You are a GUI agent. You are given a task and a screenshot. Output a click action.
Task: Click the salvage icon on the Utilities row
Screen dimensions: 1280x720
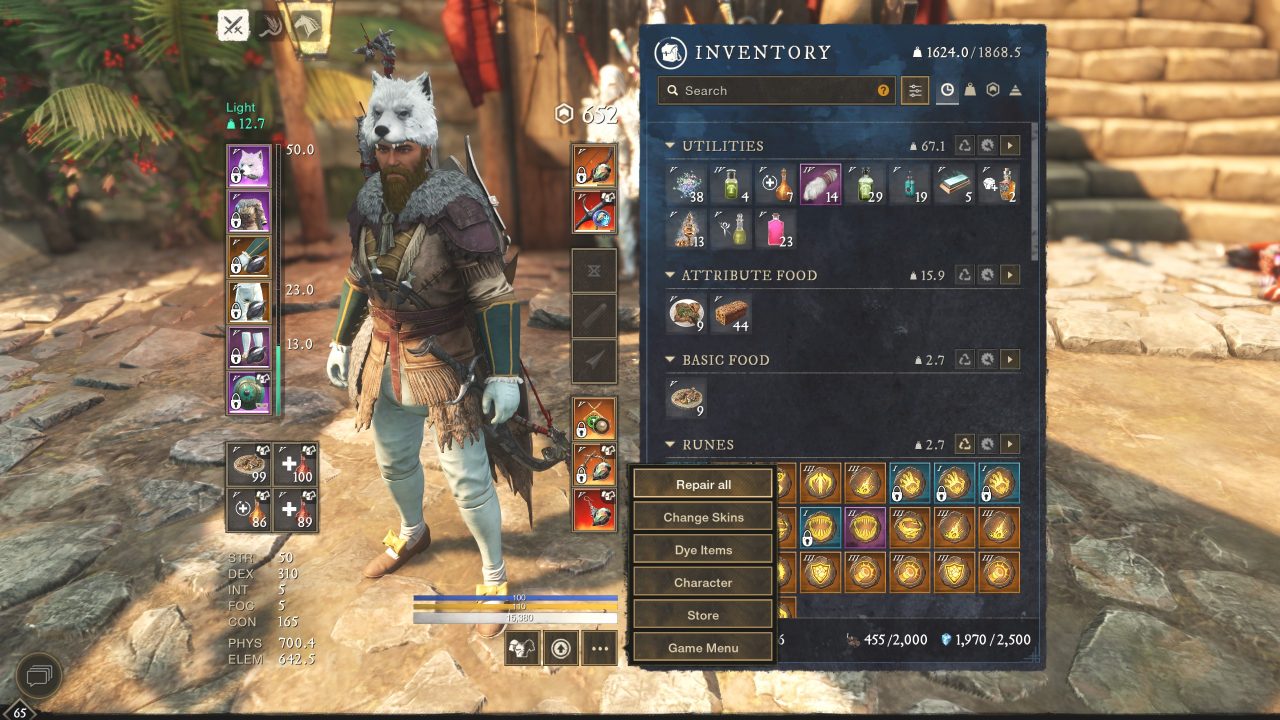pyautogui.click(x=964, y=146)
